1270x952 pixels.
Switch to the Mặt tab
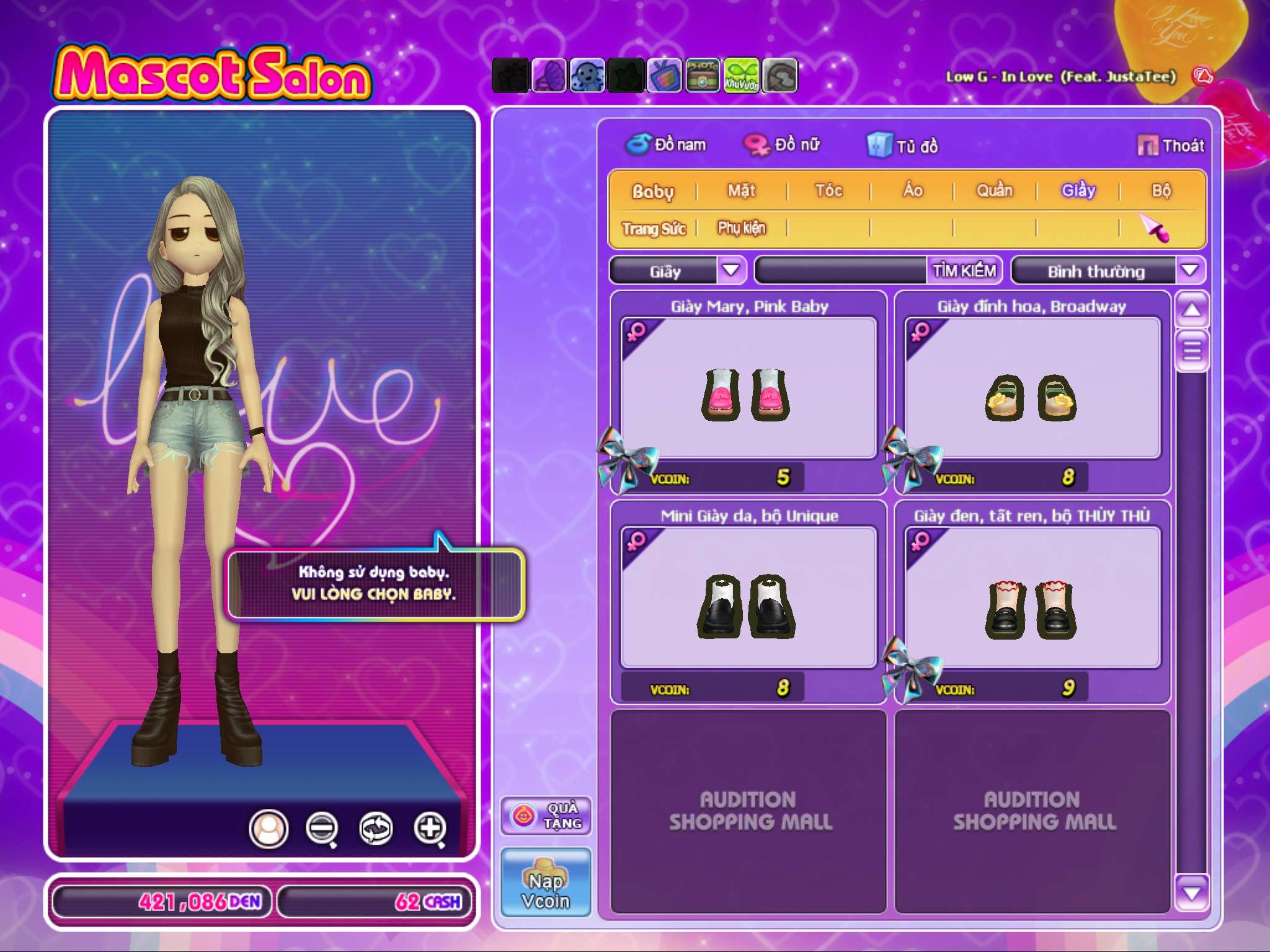(x=742, y=190)
